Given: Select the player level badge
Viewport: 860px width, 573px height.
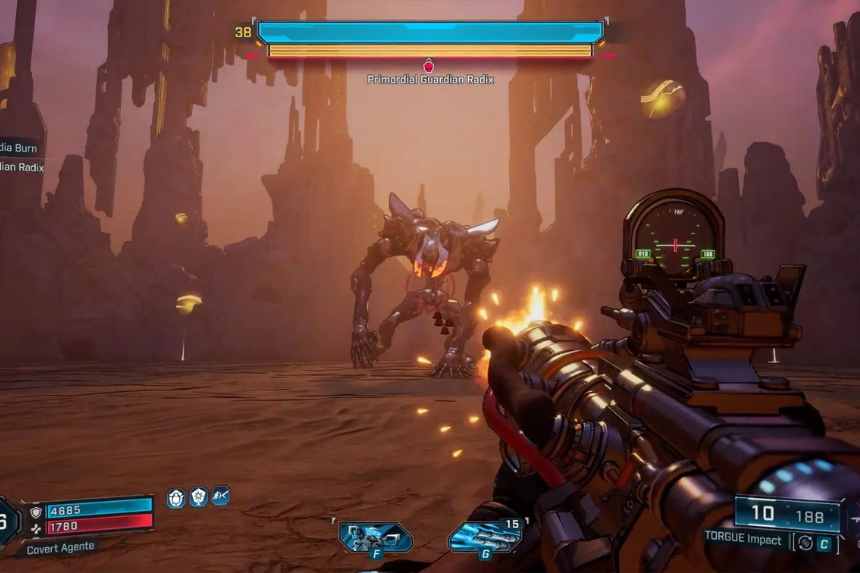Looking at the screenshot, I should coord(6,520).
